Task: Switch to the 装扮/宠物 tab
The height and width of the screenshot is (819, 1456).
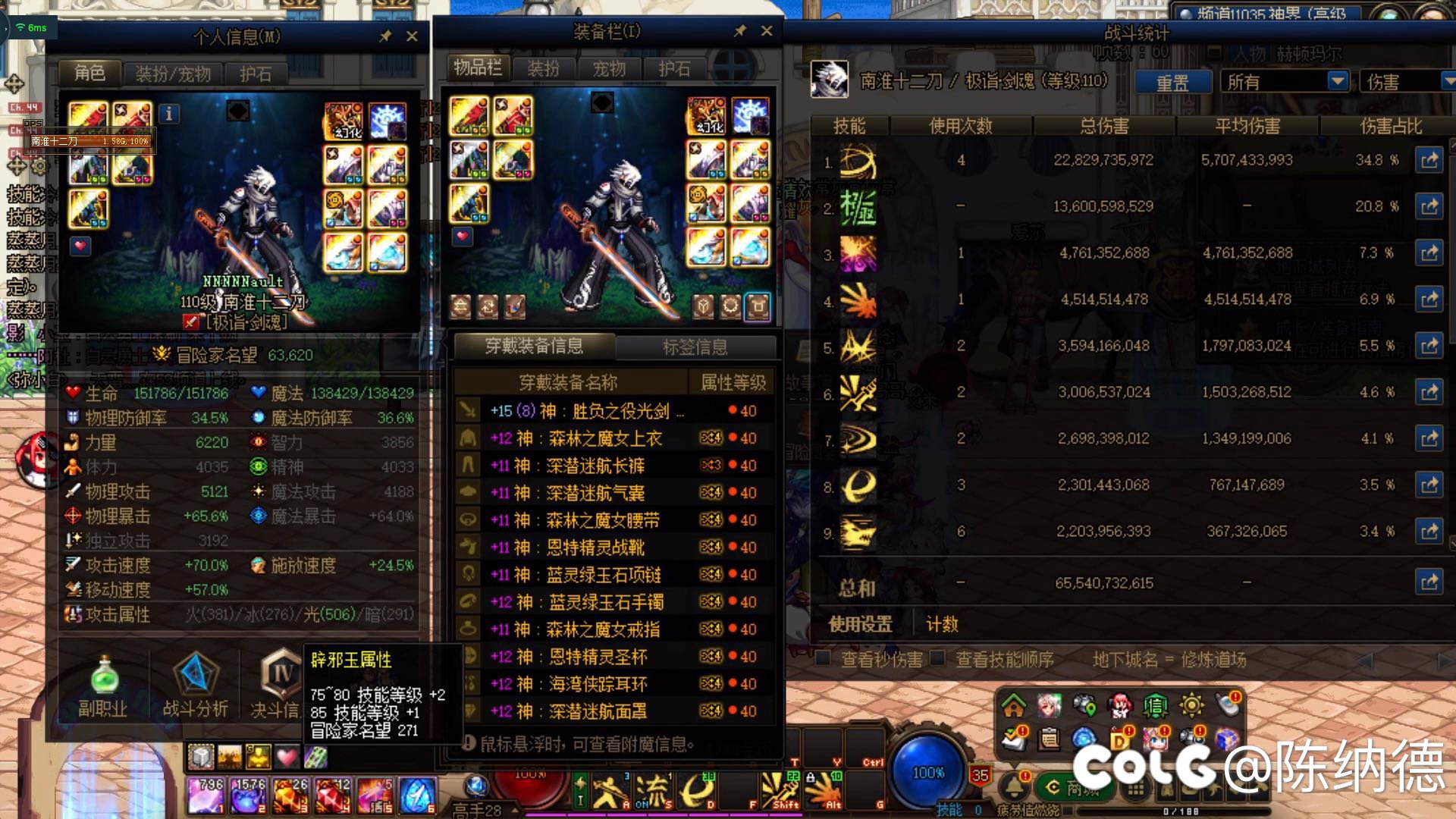Action: 173,74
